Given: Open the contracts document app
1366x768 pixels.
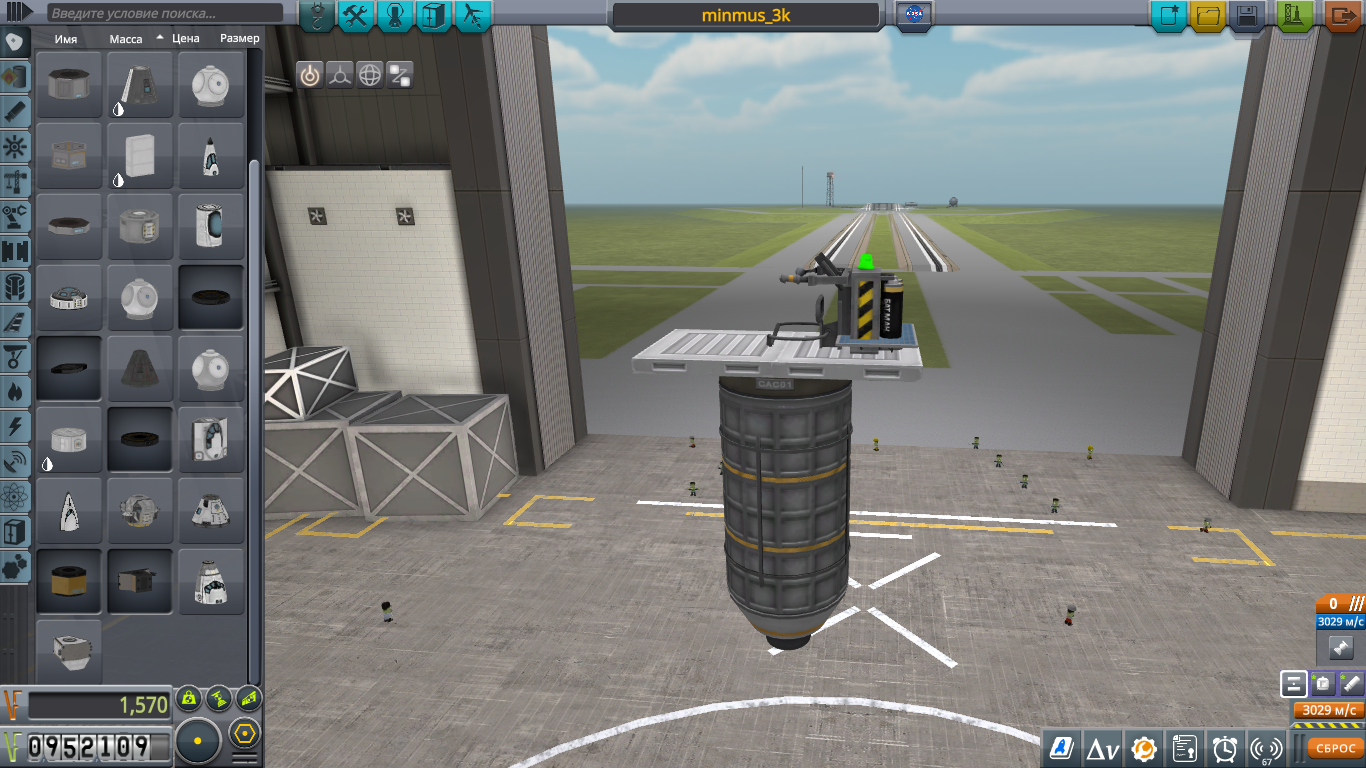Looking at the screenshot, I should click(1185, 747).
